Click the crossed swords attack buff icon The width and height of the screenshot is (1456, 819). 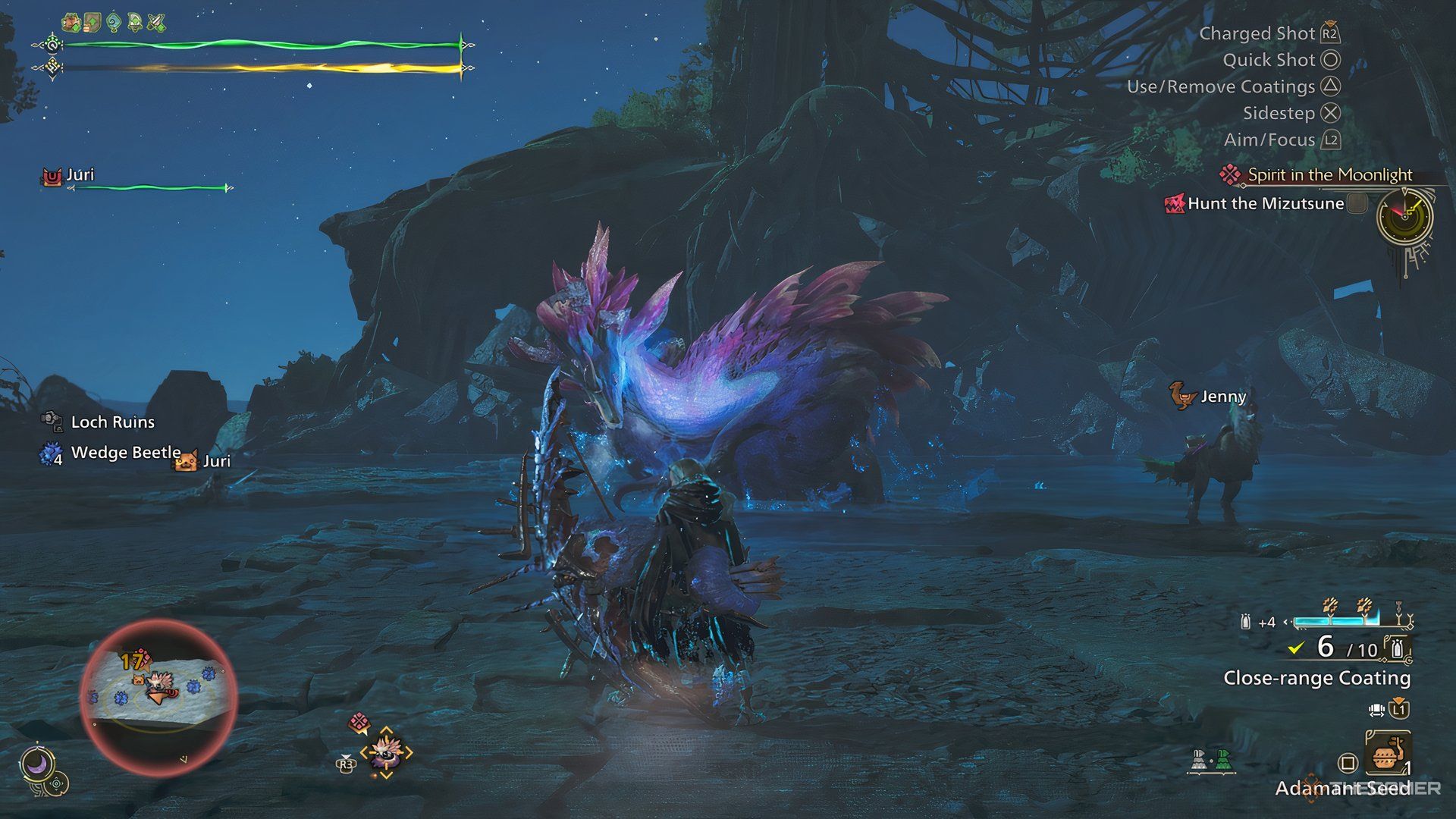157,23
